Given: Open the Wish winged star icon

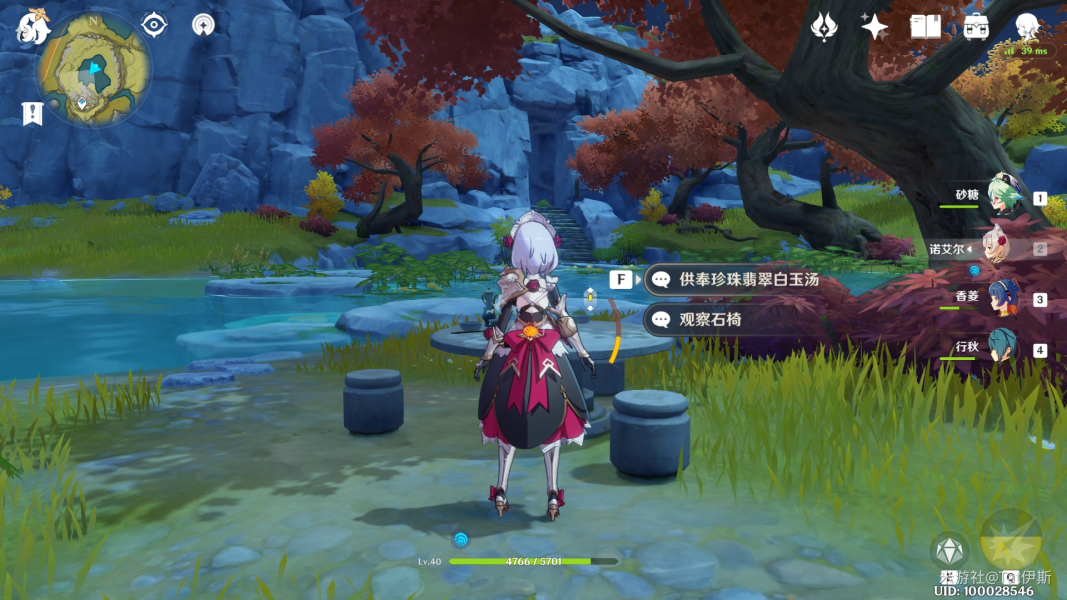Looking at the screenshot, I should tap(824, 27).
